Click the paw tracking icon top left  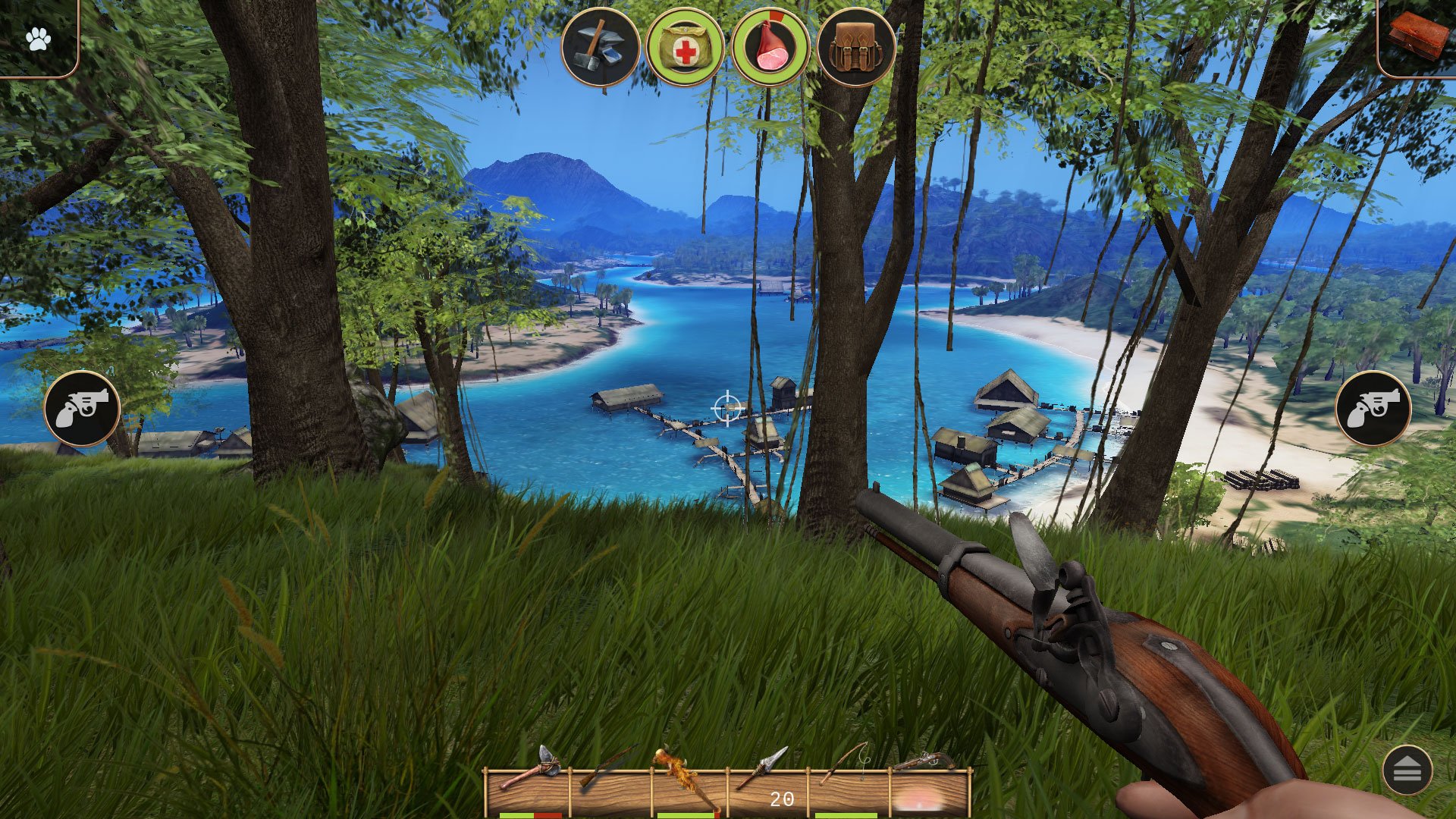39,36
